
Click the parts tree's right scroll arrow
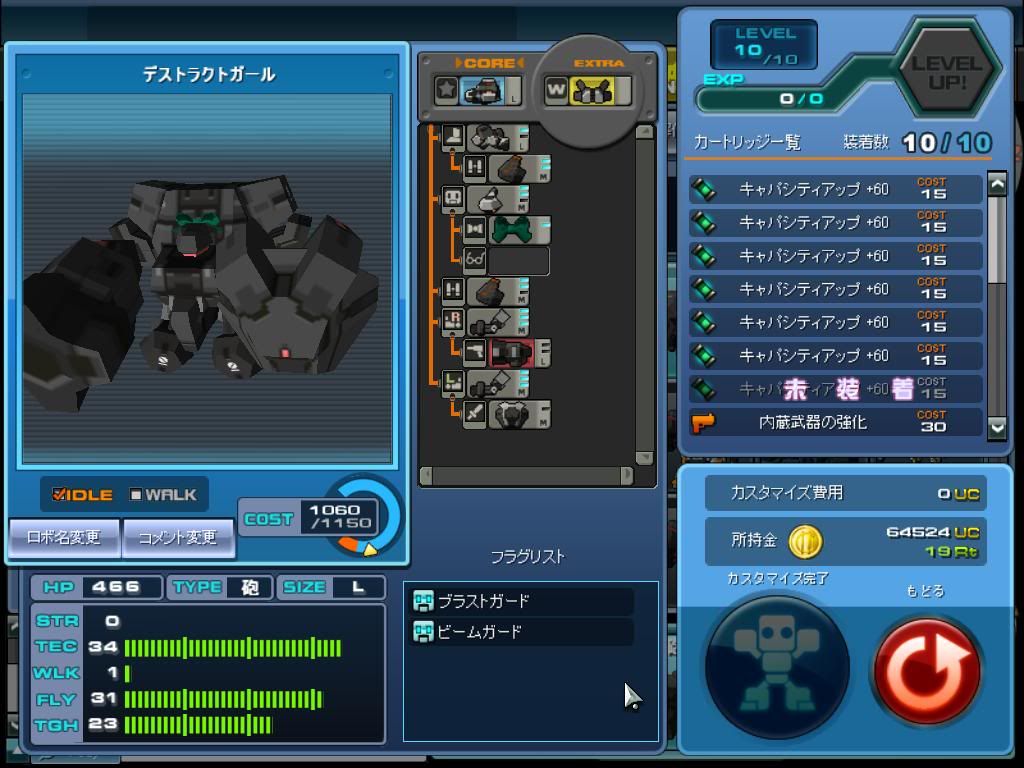[627, 475]
